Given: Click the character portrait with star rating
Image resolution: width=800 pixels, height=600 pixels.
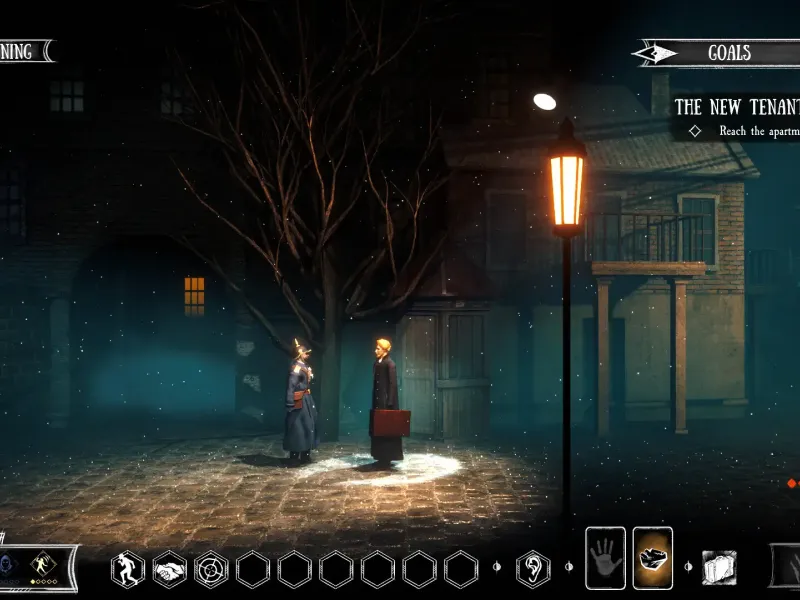Looking at the screenshot, I should [x=42, y=566].
